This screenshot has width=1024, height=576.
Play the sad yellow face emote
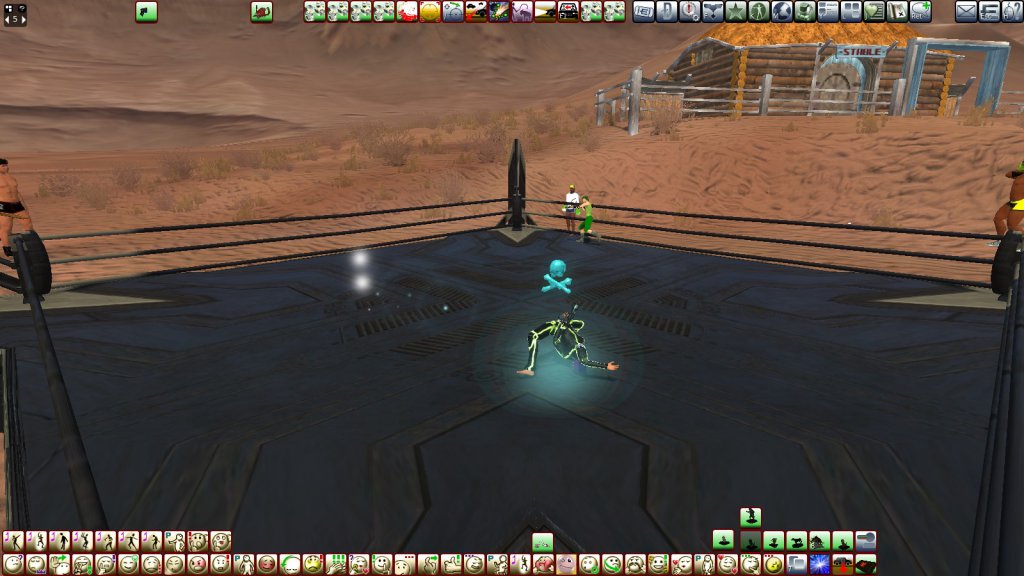pos(313,563)
